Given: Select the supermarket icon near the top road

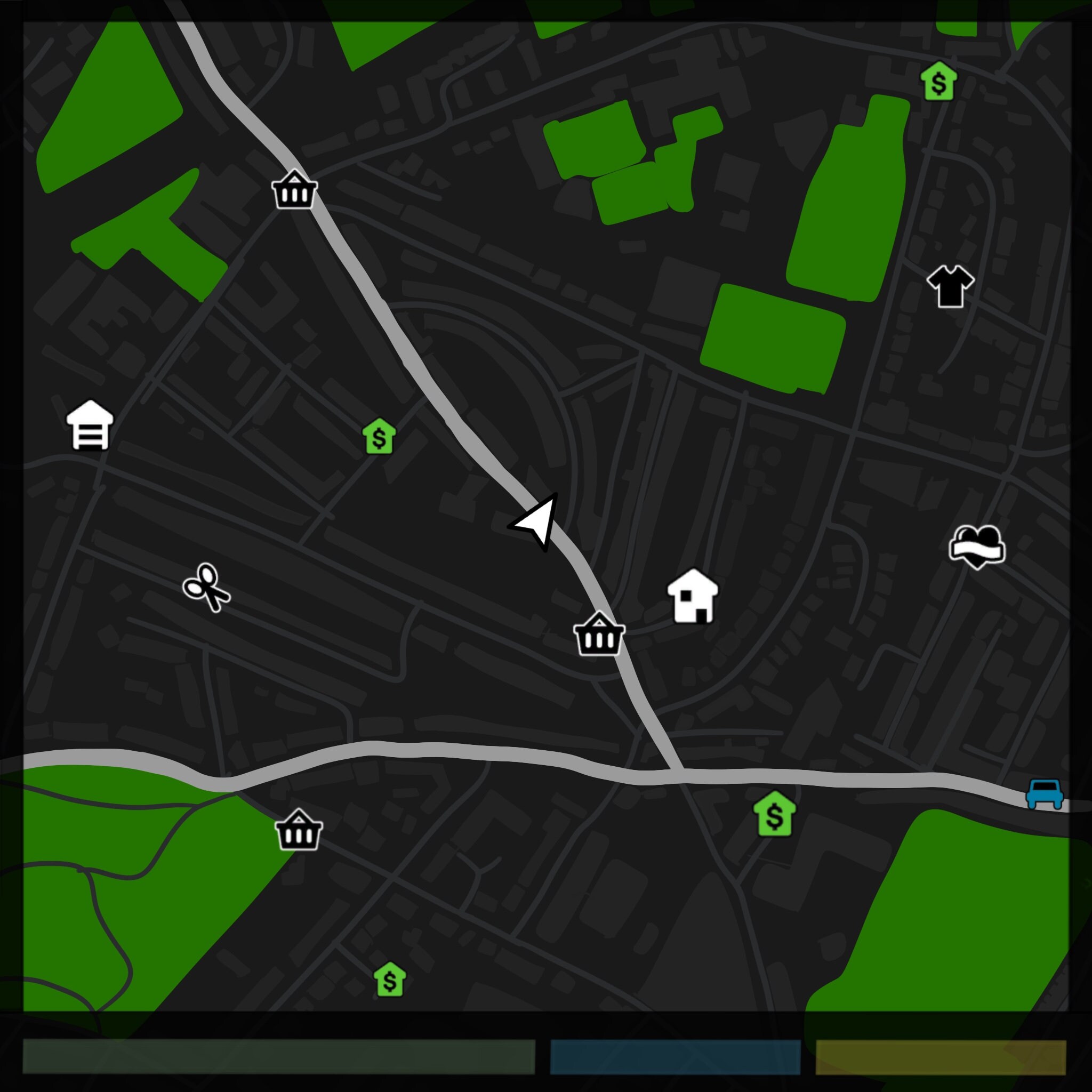Looking at the screenshot, I should tap(294, 191).
